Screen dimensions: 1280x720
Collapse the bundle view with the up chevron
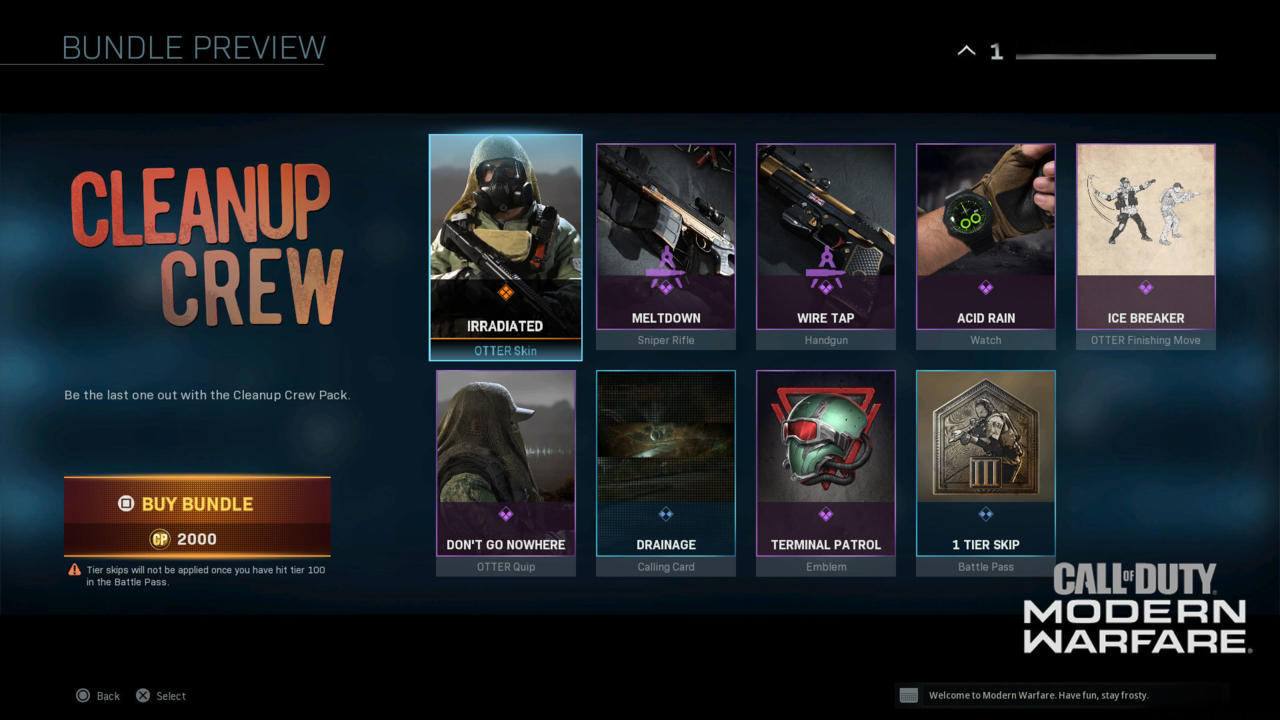tap(965, 49)
